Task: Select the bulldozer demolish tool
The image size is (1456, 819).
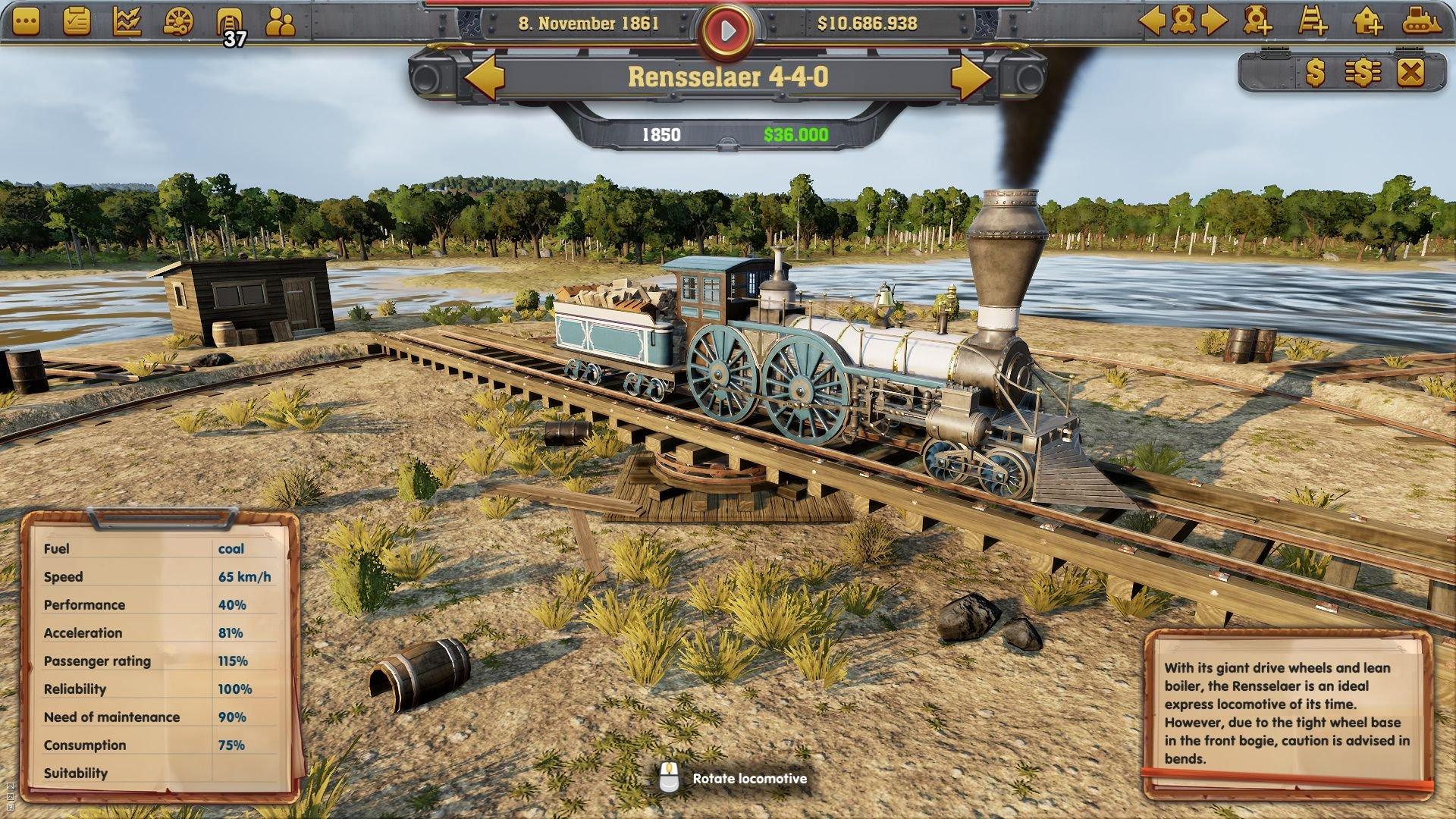Action: pos(1420,21)
